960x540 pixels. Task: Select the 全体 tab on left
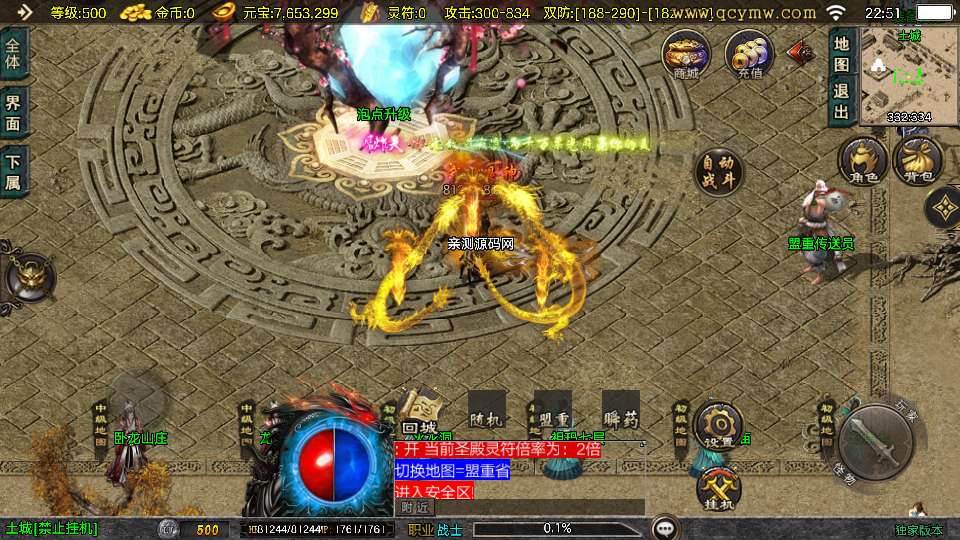pyautogui.click(x=13, y=56)
